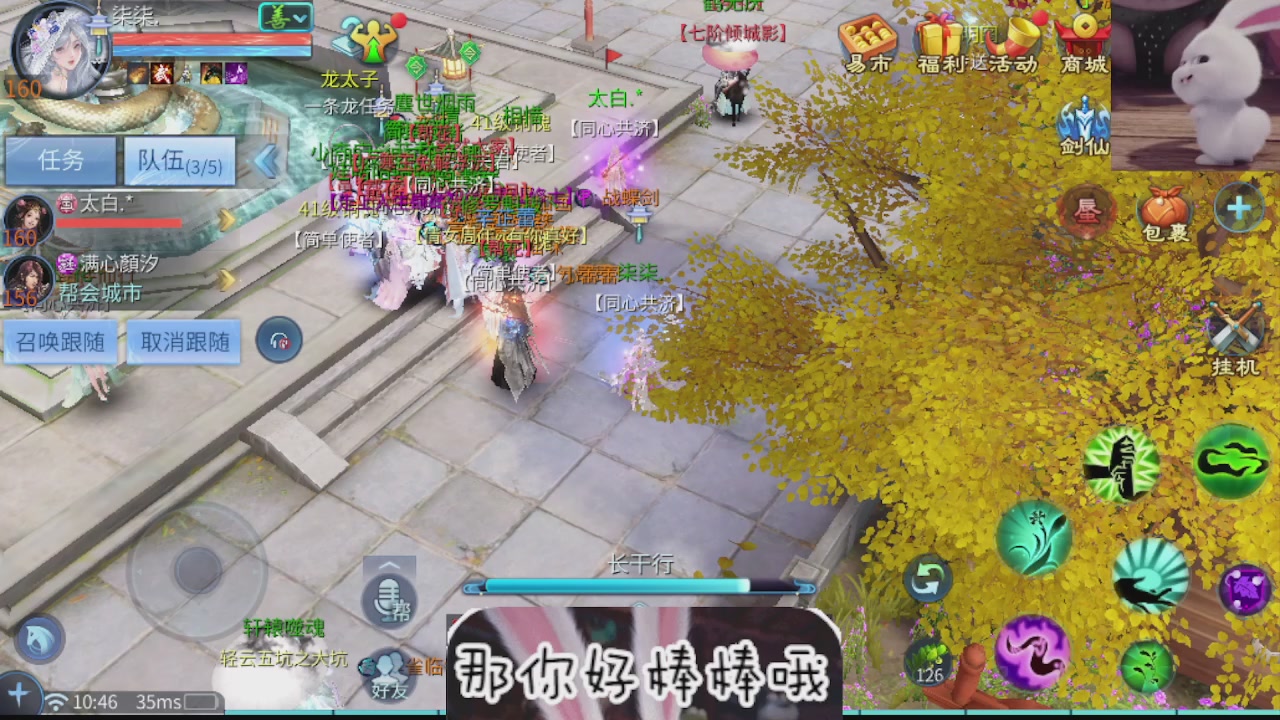1280x720 pixels.
Task: Collapse the team panel with the blue arrow
Action: [x=268, y=162]
